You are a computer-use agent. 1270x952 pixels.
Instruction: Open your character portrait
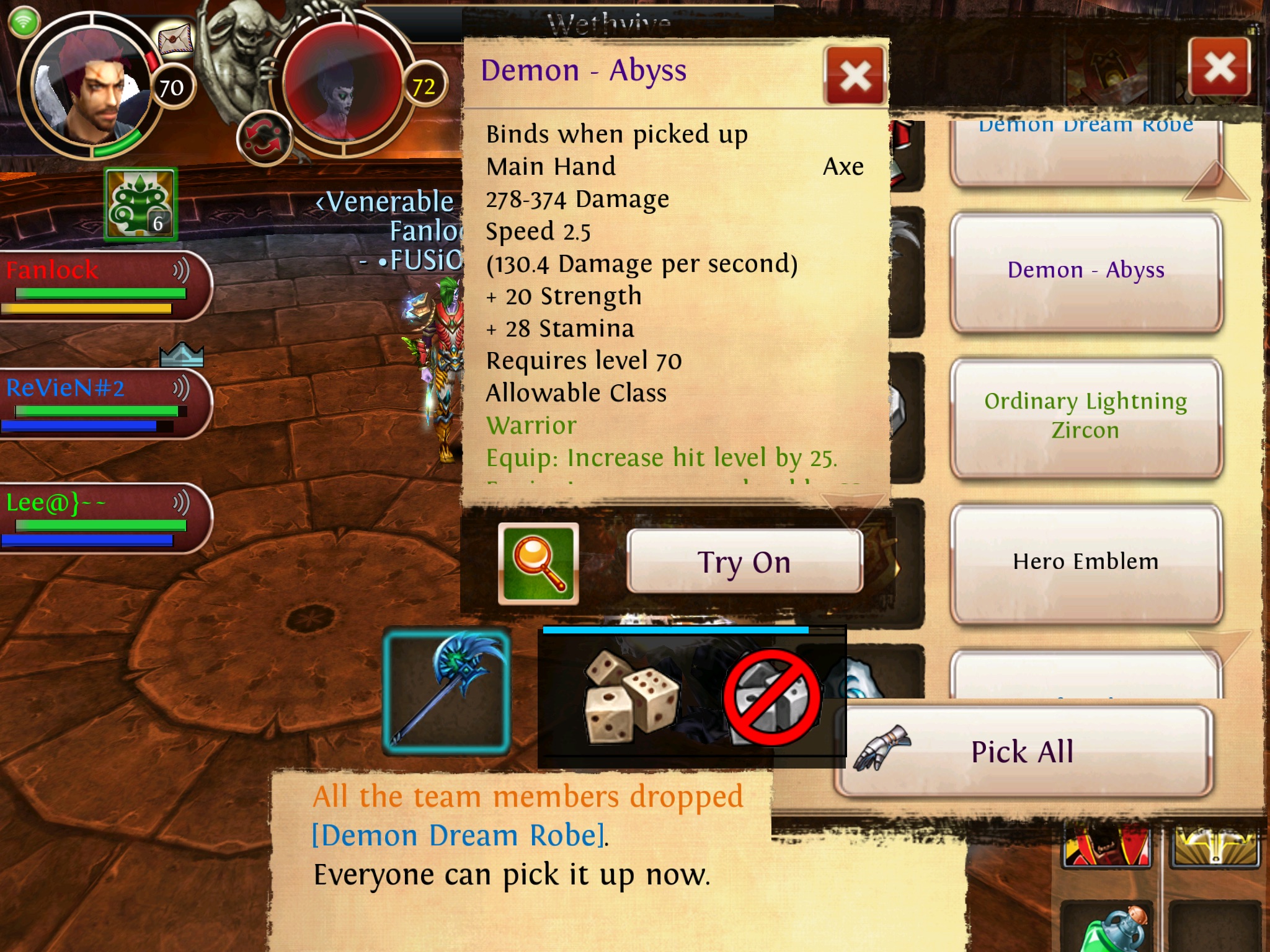click(x=93, y=87)
